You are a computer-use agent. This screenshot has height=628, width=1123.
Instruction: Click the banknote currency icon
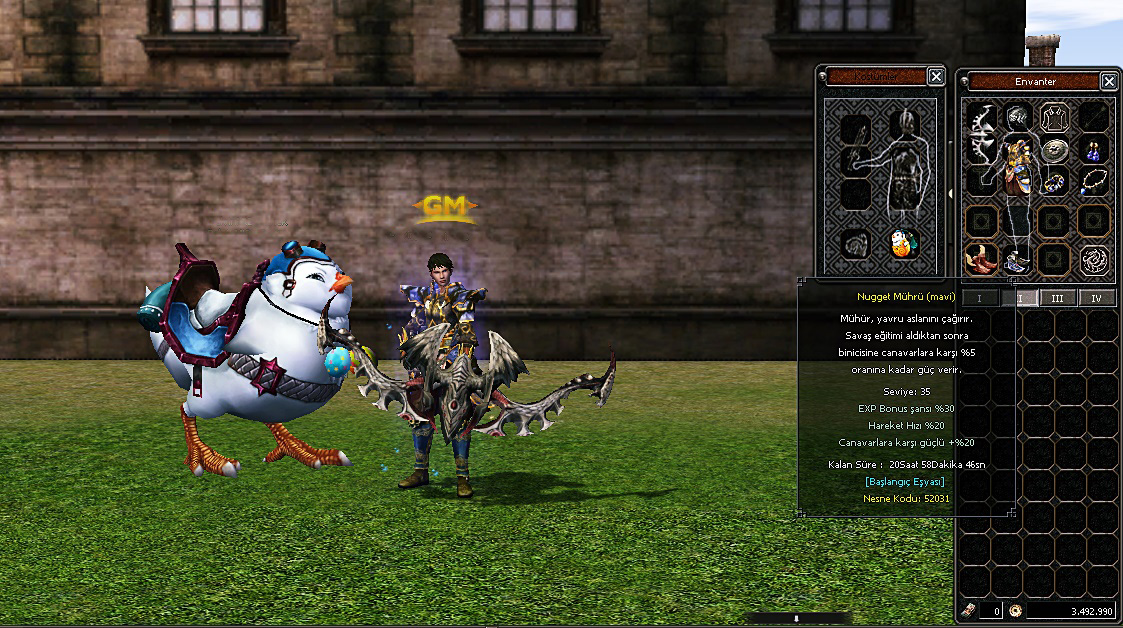(968, 611)
